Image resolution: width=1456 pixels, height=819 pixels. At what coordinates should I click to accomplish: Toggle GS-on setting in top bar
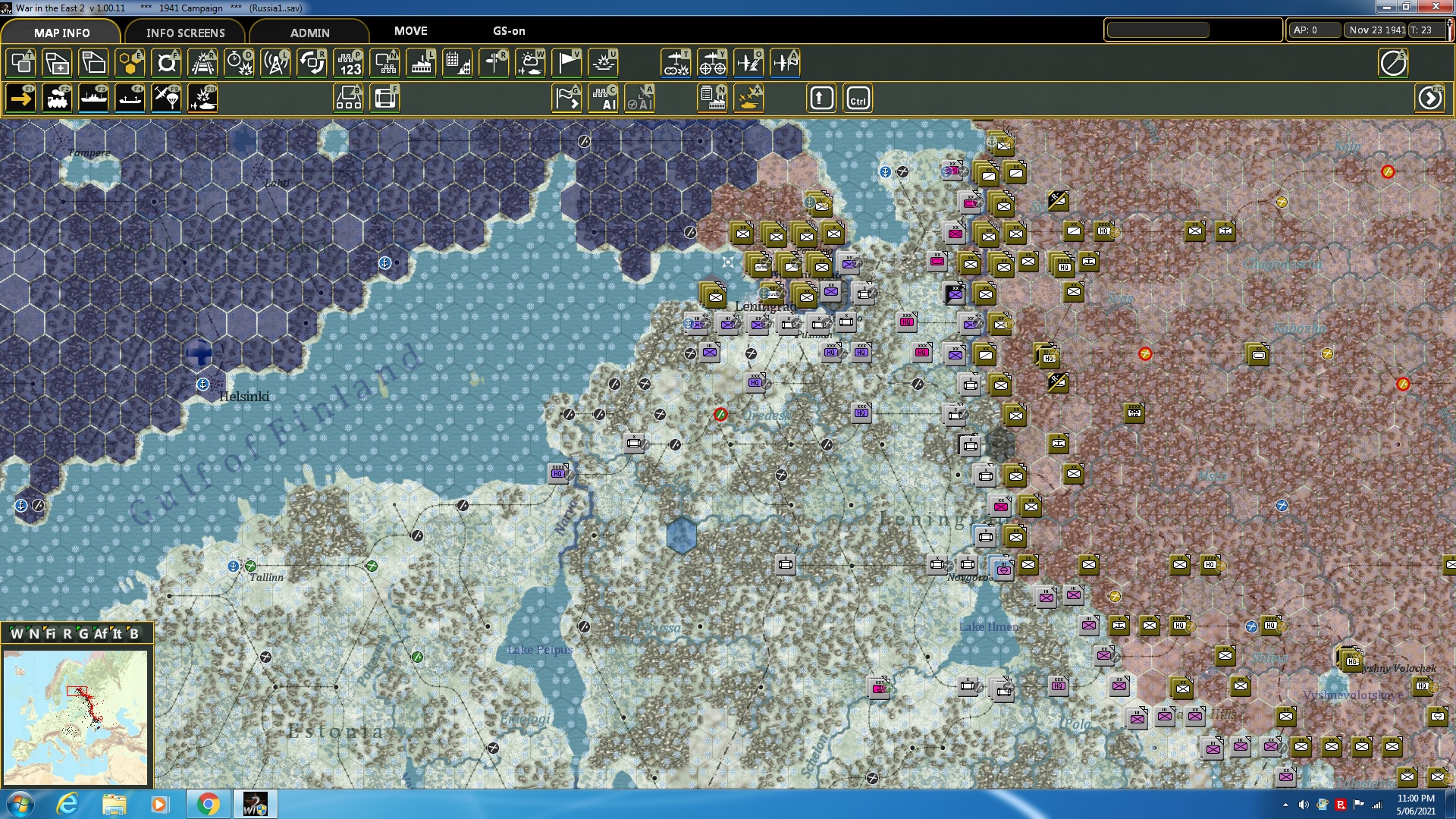(x=507, y=32)
